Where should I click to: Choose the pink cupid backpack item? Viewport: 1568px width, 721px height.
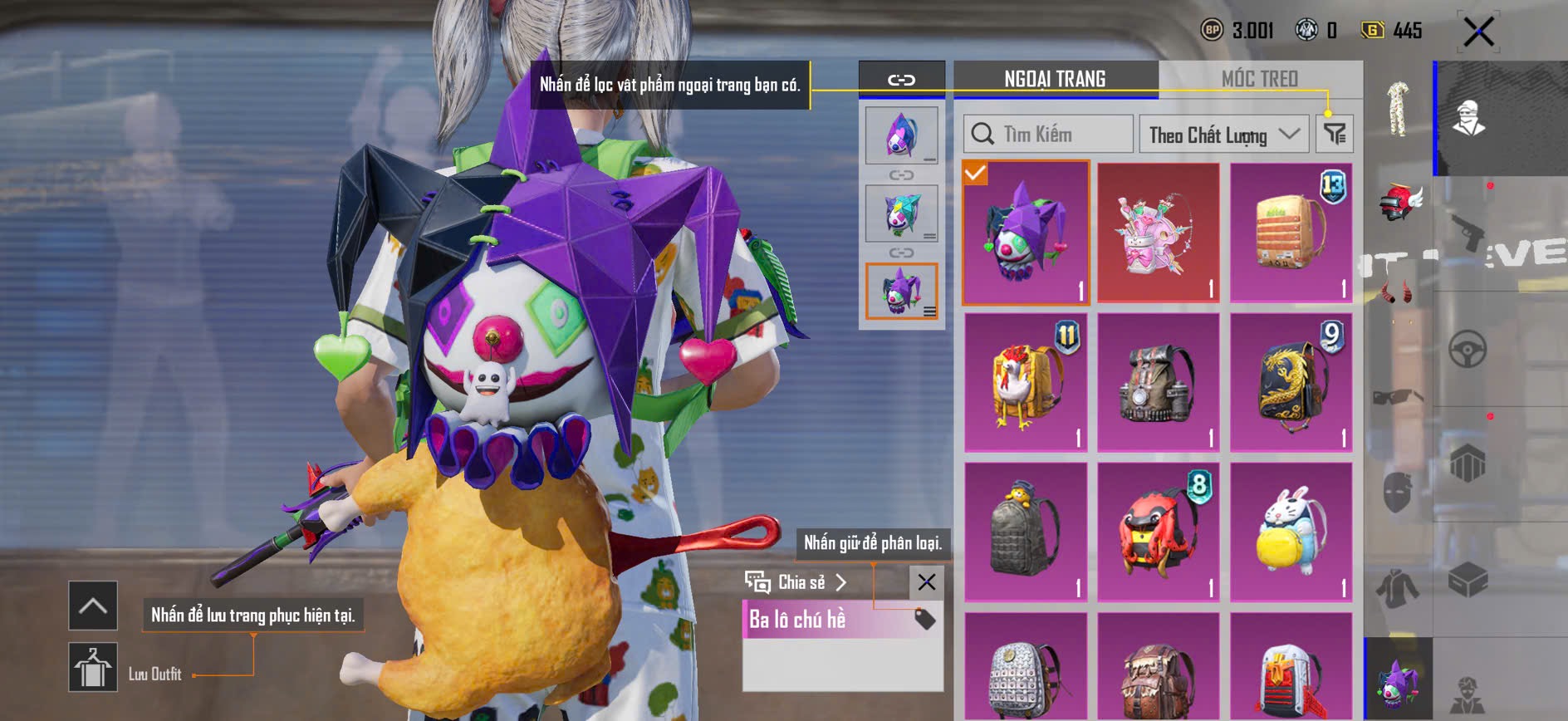click(1158, 232)
